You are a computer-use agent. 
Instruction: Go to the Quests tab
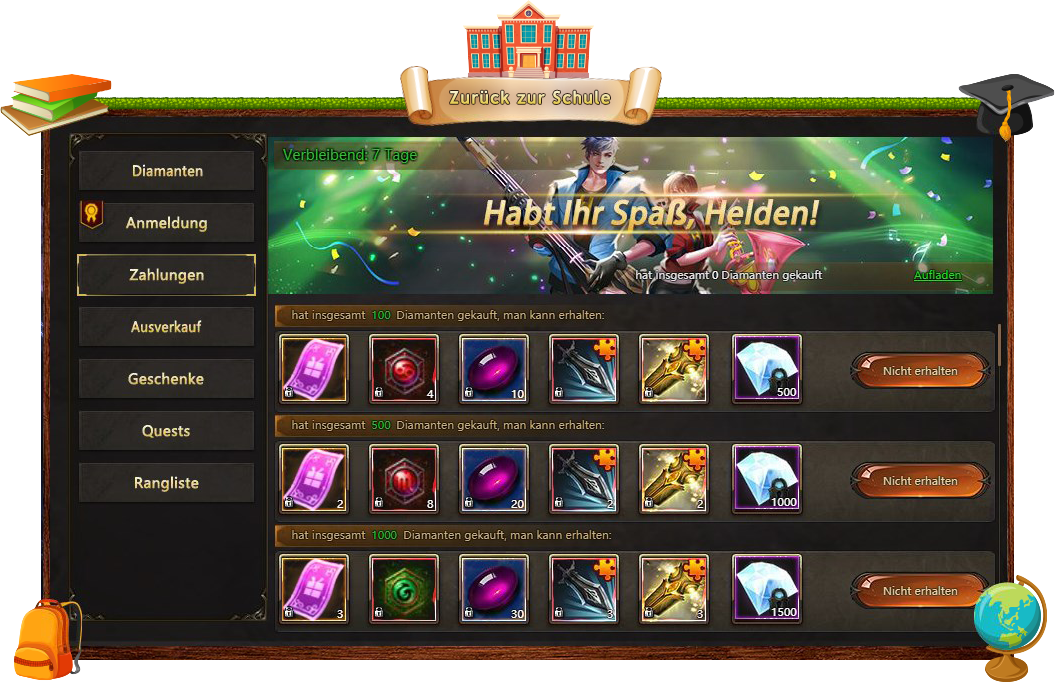[166, 431]
